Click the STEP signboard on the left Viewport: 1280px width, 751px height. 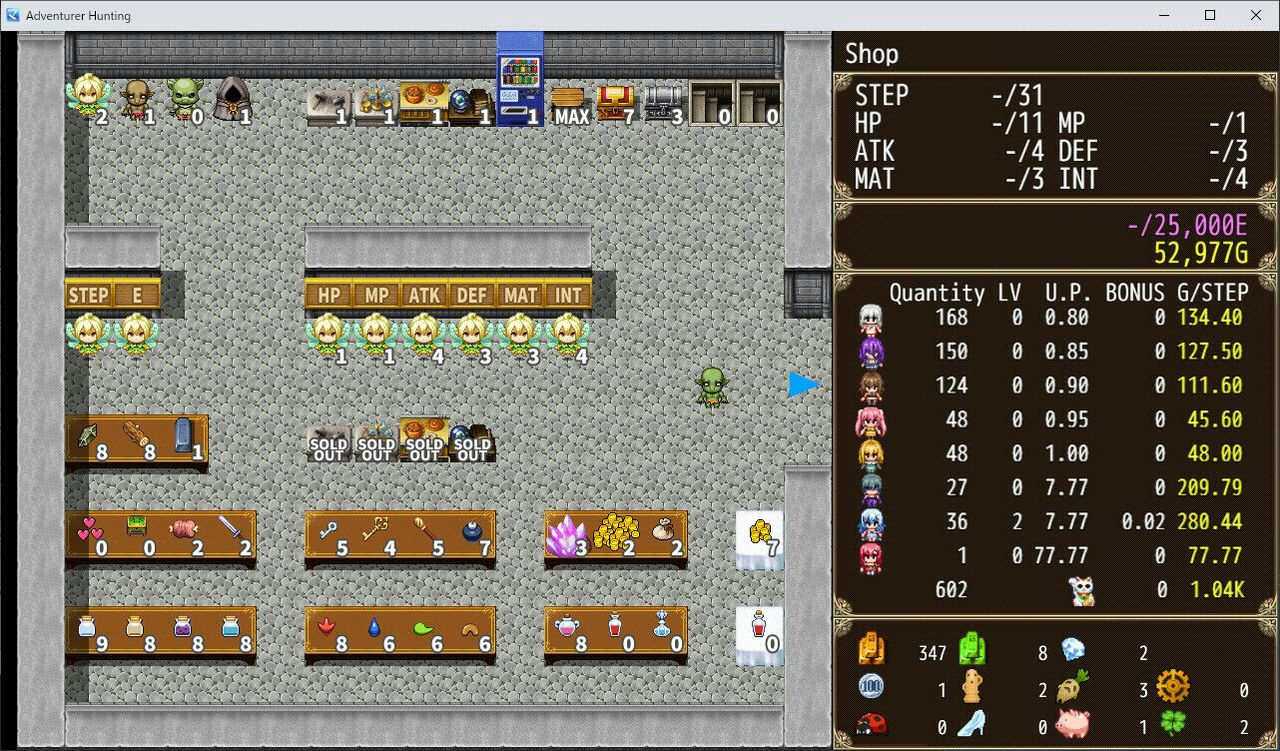pyautogui.click(x=89, y=294)
